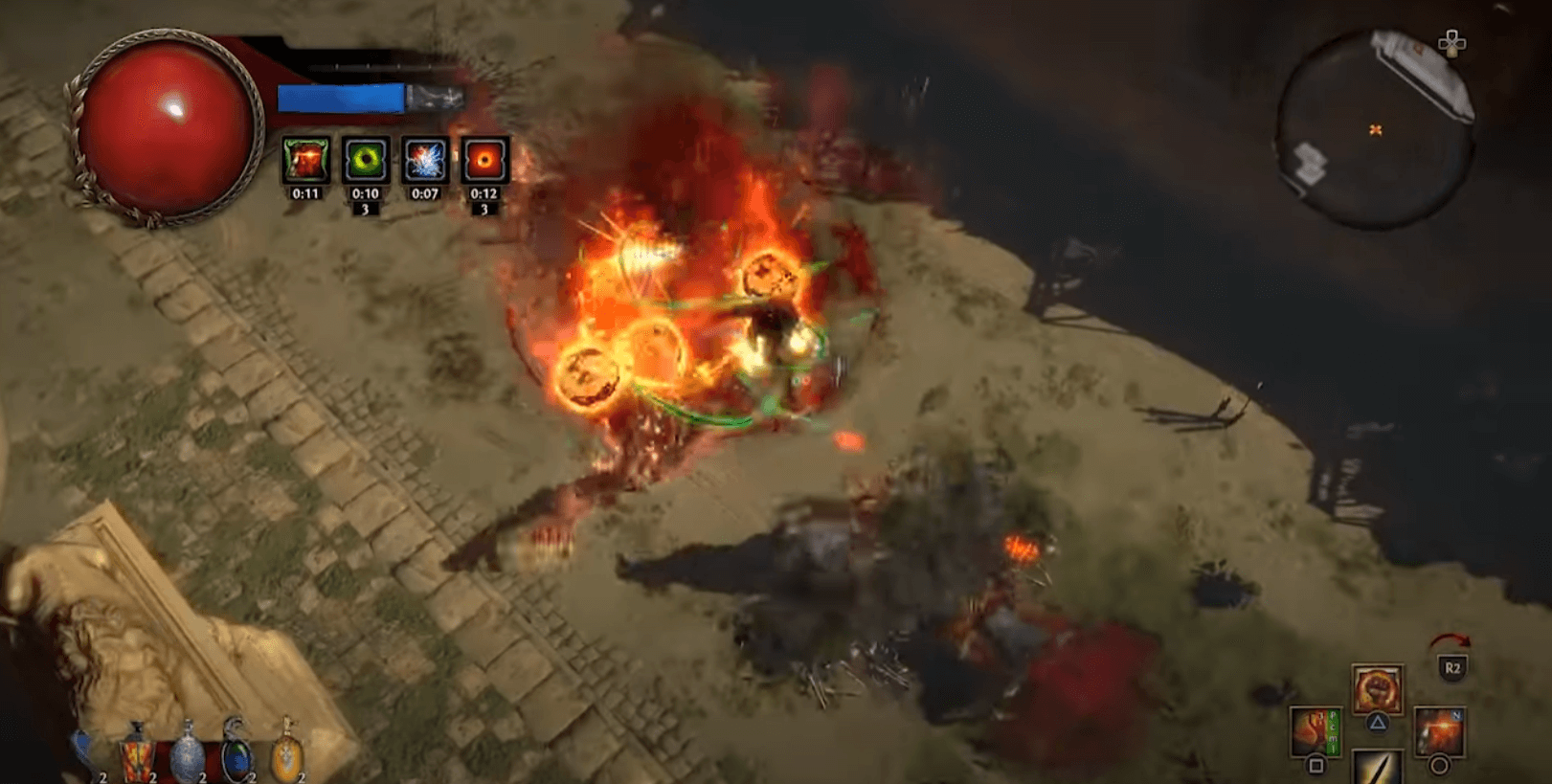This screenshot has height=784, width=1552.
Task: Click the blue mana bar
Action: point(340,96)
